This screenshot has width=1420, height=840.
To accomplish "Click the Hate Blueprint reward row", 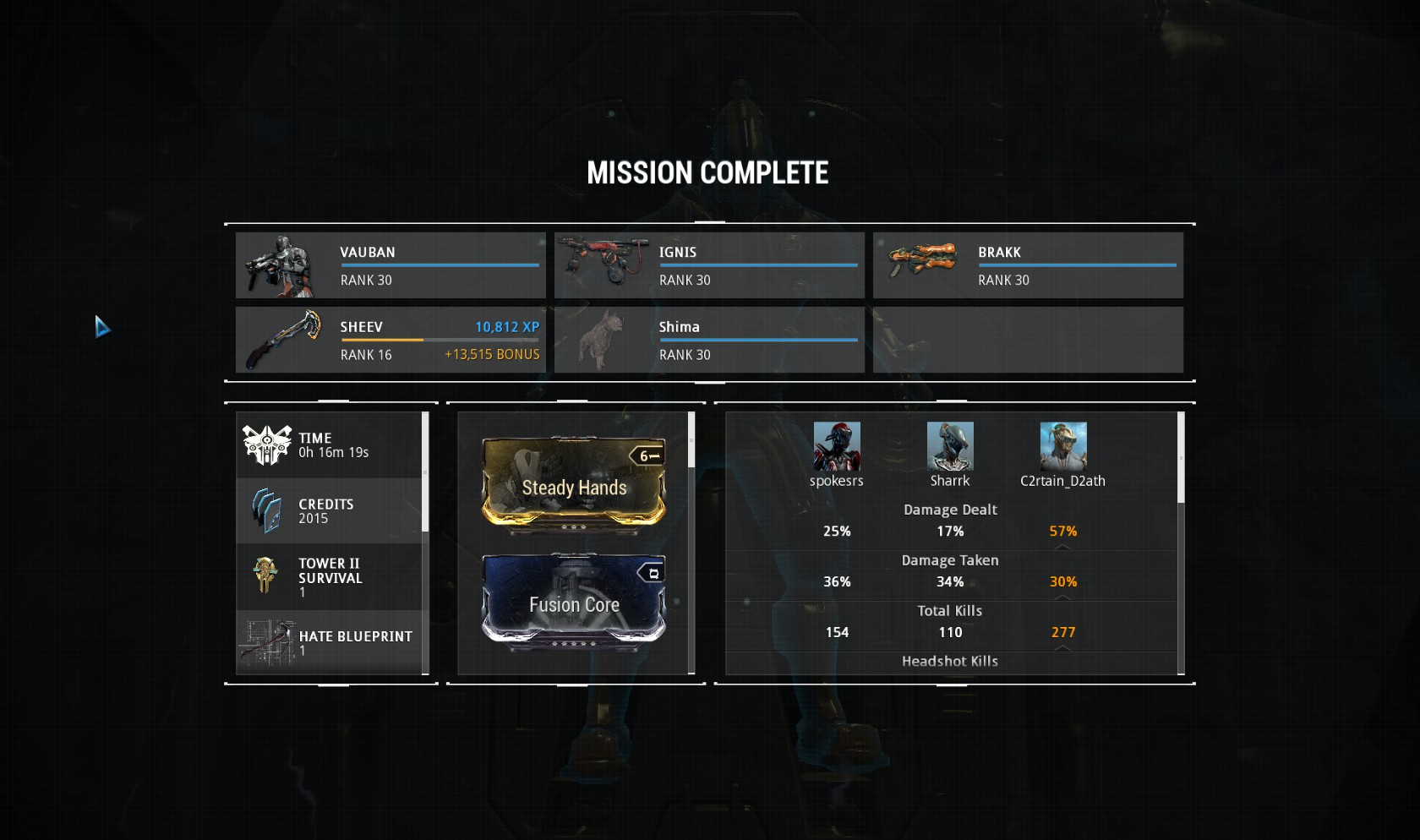I will (331, 642).
